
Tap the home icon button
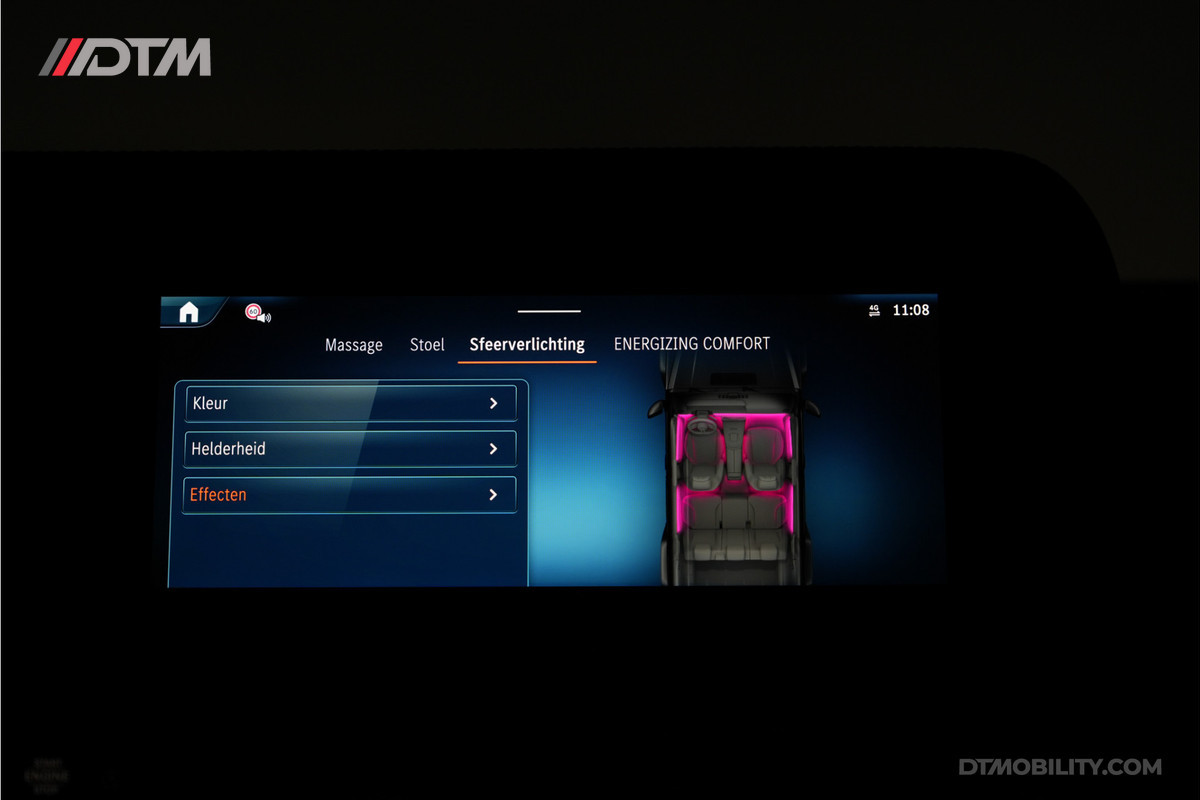point(189,312)
